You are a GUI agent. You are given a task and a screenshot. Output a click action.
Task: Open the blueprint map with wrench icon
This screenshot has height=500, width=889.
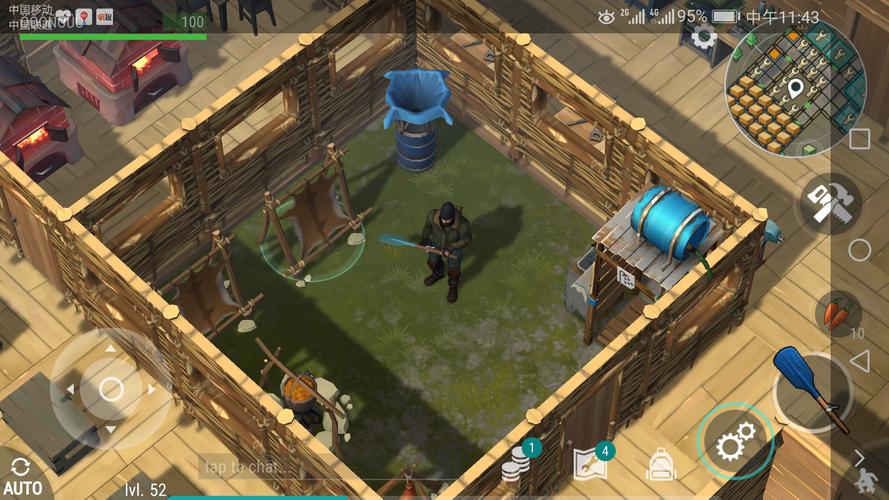click(x=589, y=463)
